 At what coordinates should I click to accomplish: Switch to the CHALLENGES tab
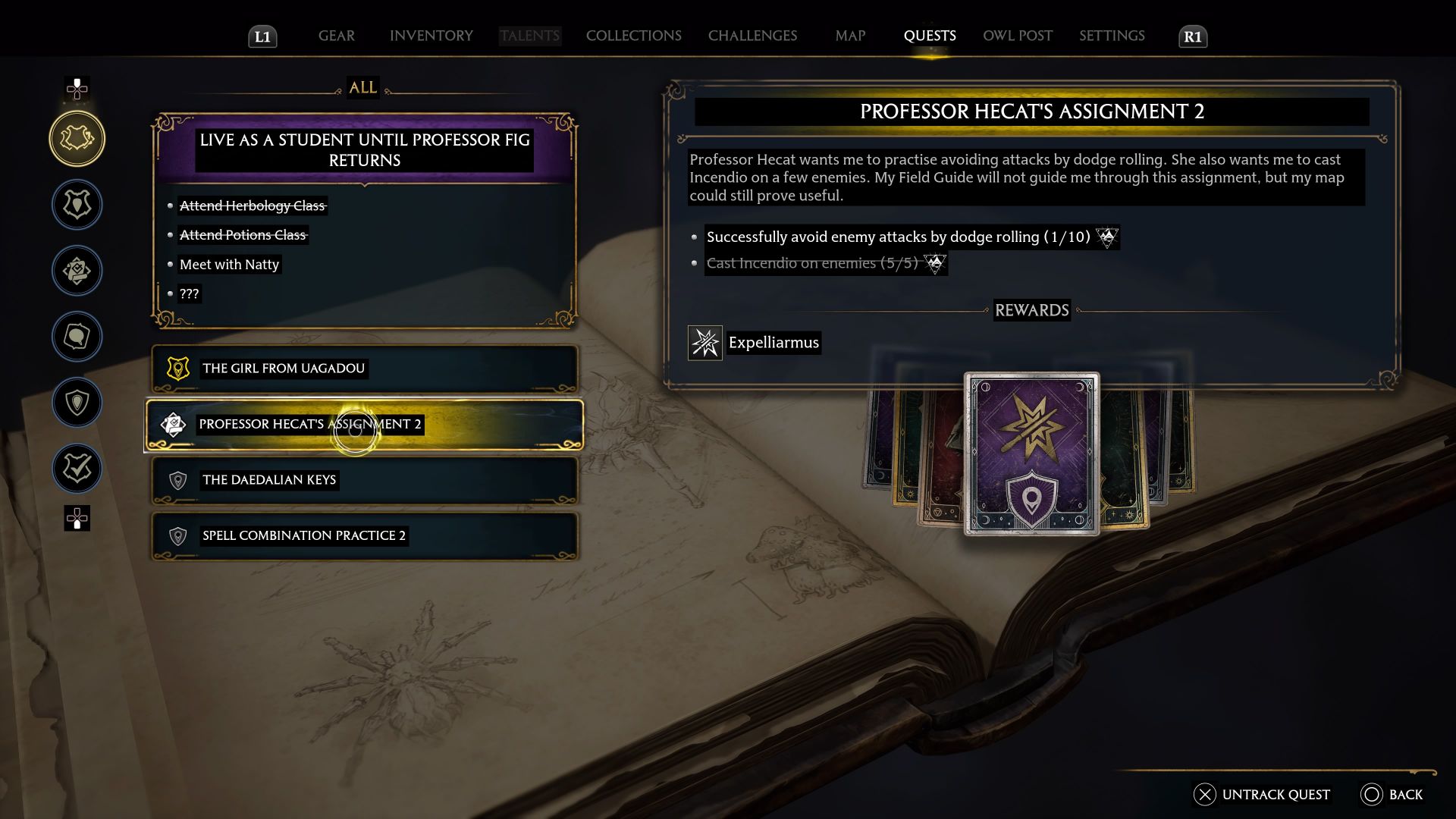tap(752, 36)
